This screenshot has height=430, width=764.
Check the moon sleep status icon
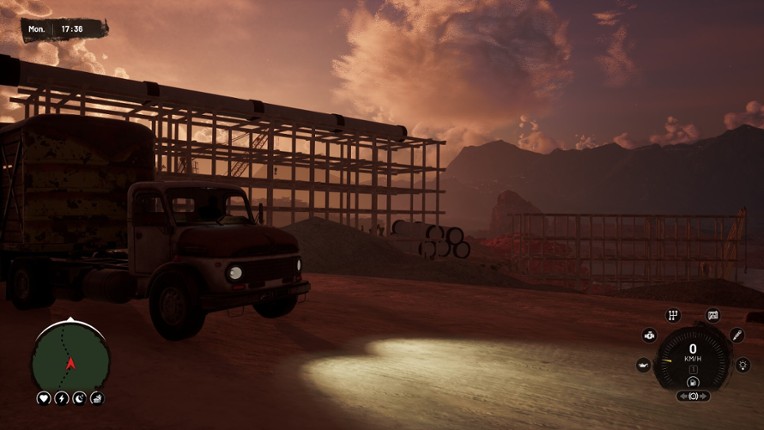[79, 398]
